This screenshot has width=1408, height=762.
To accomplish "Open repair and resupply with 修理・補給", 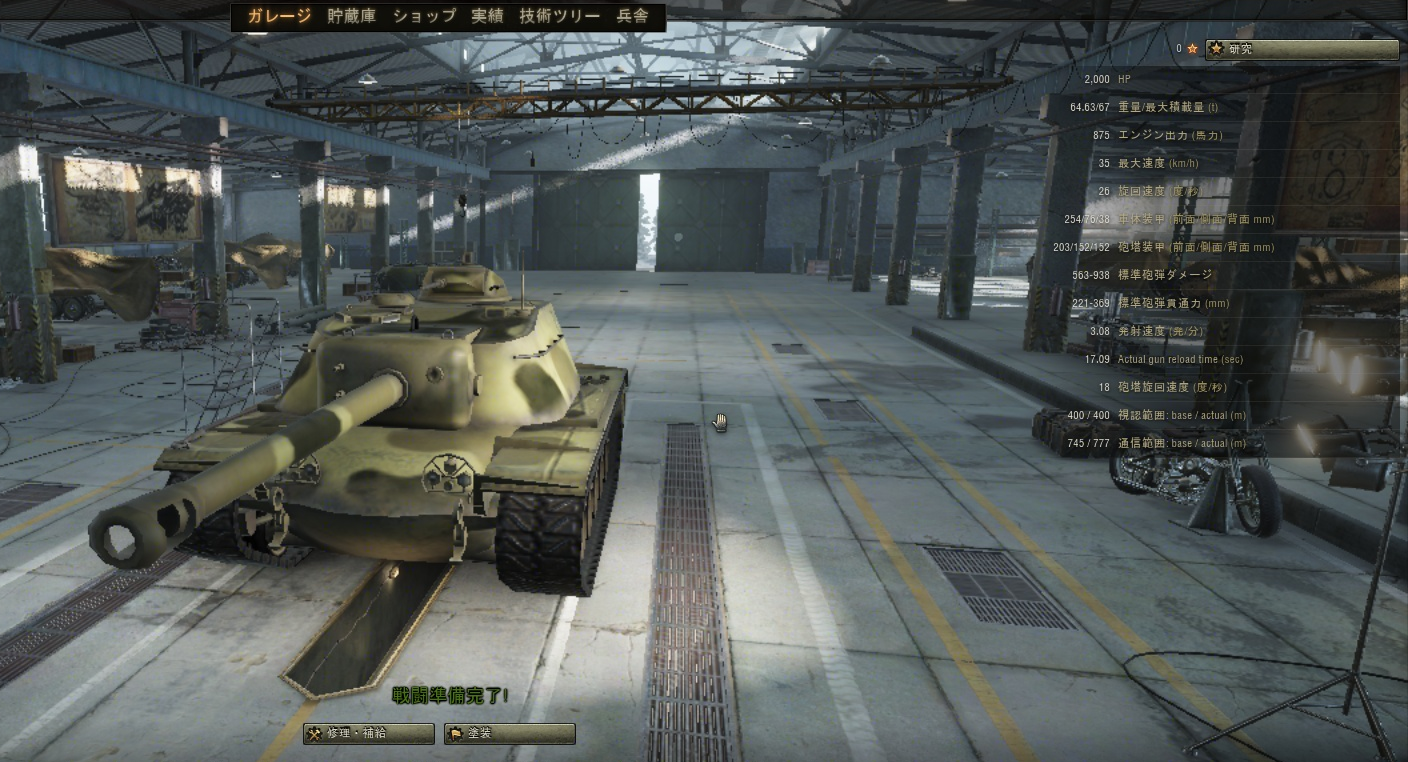I will [x=368, y=733].
